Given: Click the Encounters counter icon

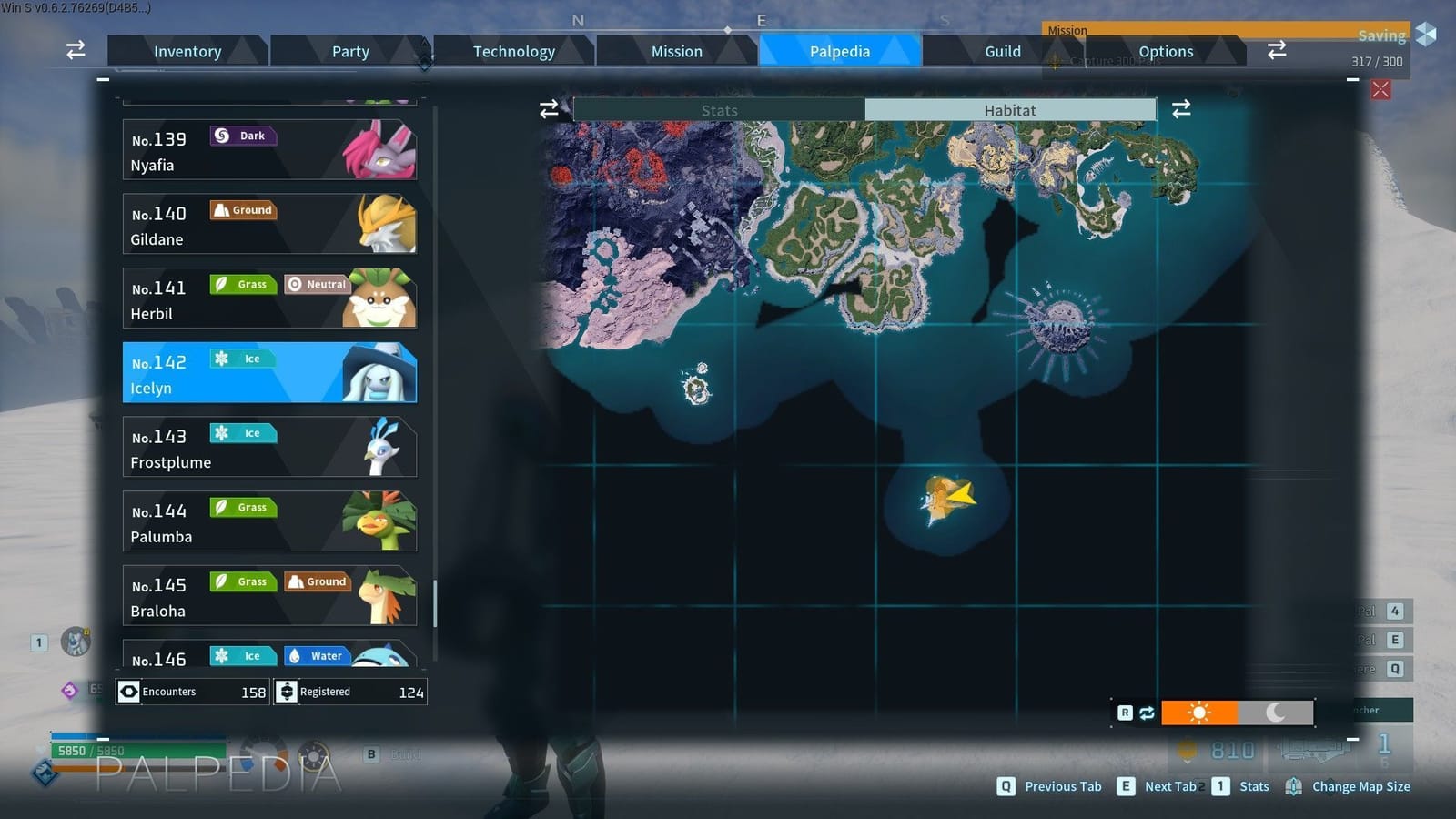Looking at the screenshot, I should click(x=129, y=692).
